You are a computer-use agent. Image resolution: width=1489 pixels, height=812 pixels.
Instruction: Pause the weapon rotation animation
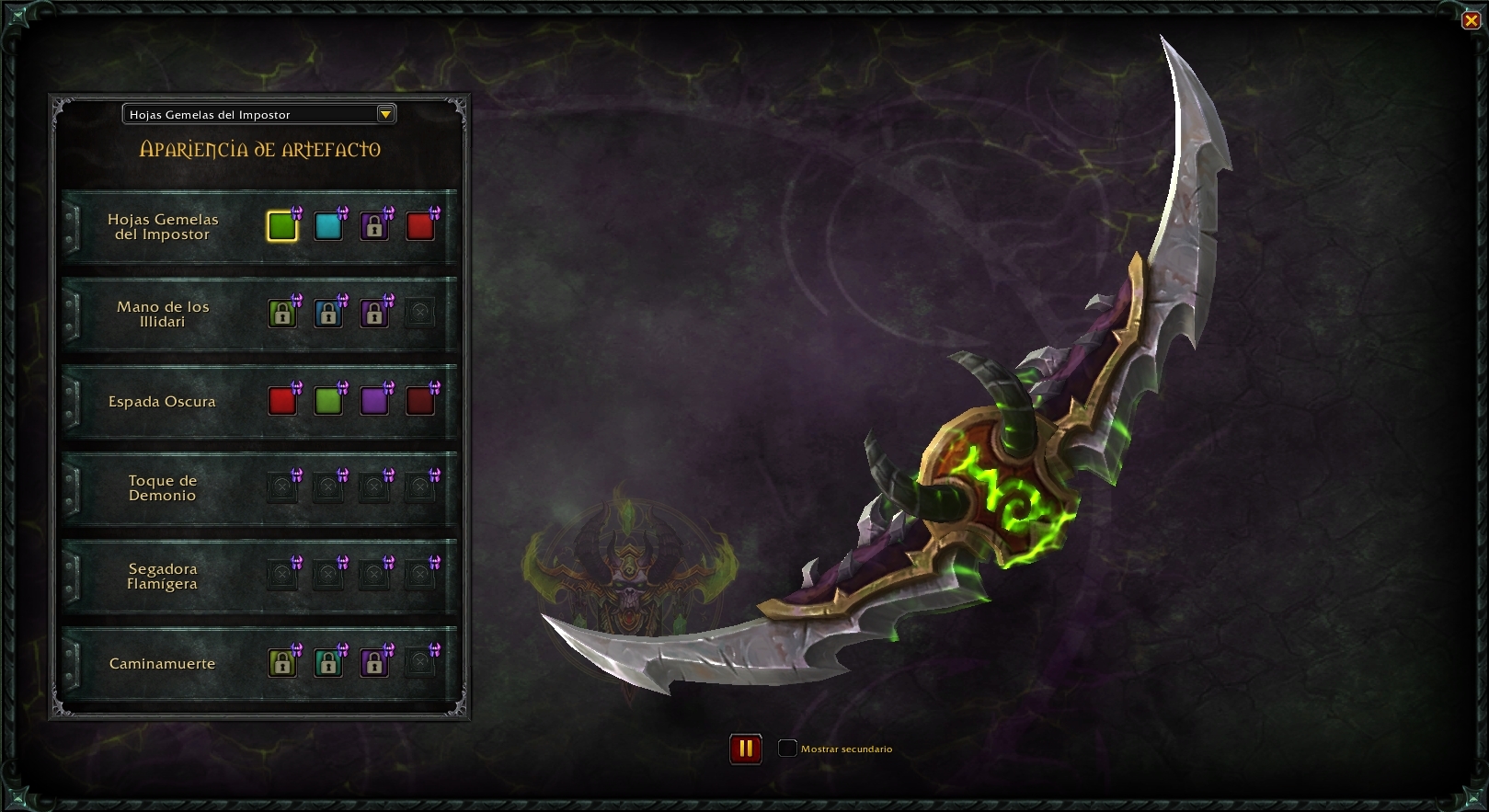click(746, 749)
